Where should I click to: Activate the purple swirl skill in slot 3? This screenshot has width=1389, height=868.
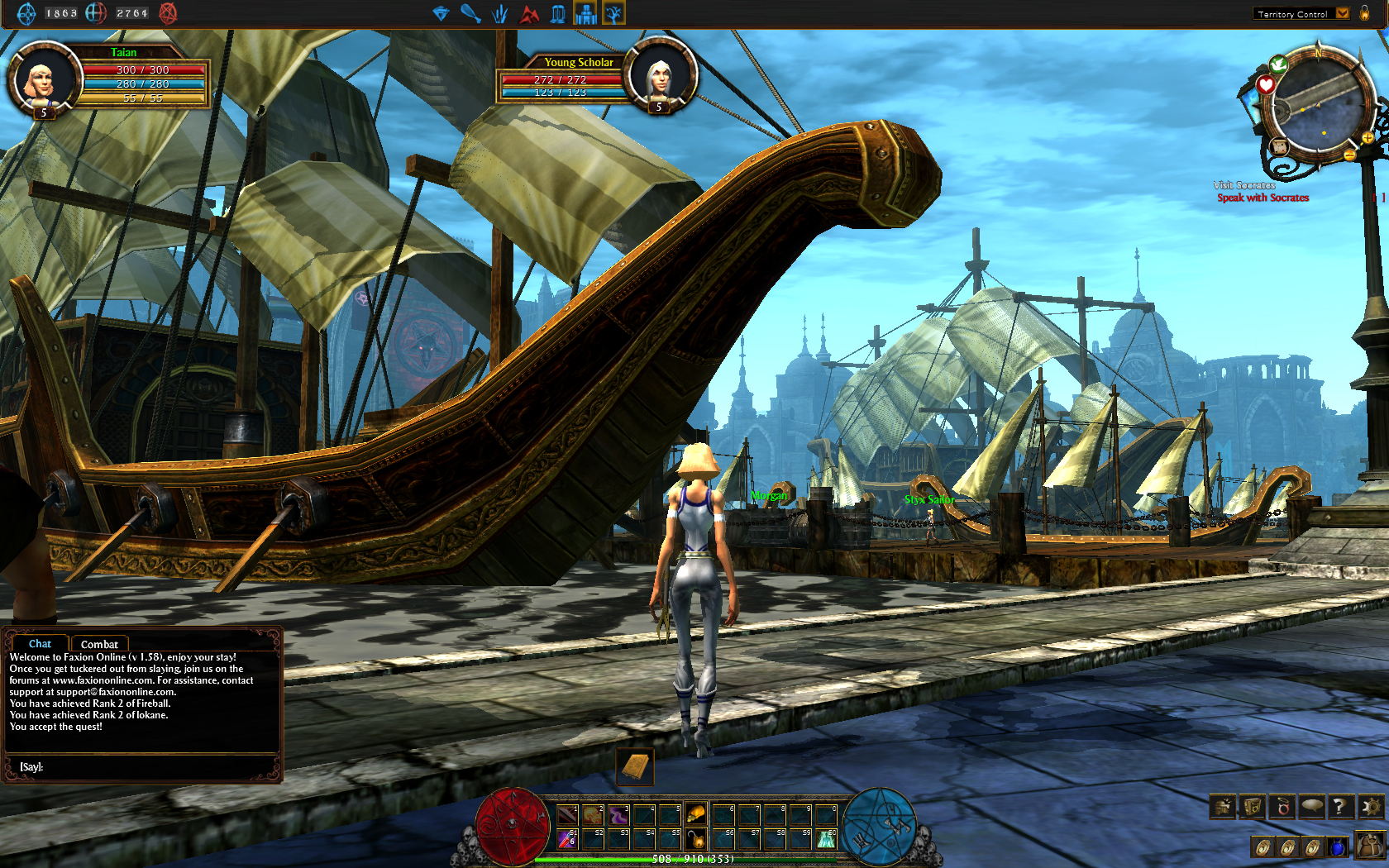(x=618, y=814)
